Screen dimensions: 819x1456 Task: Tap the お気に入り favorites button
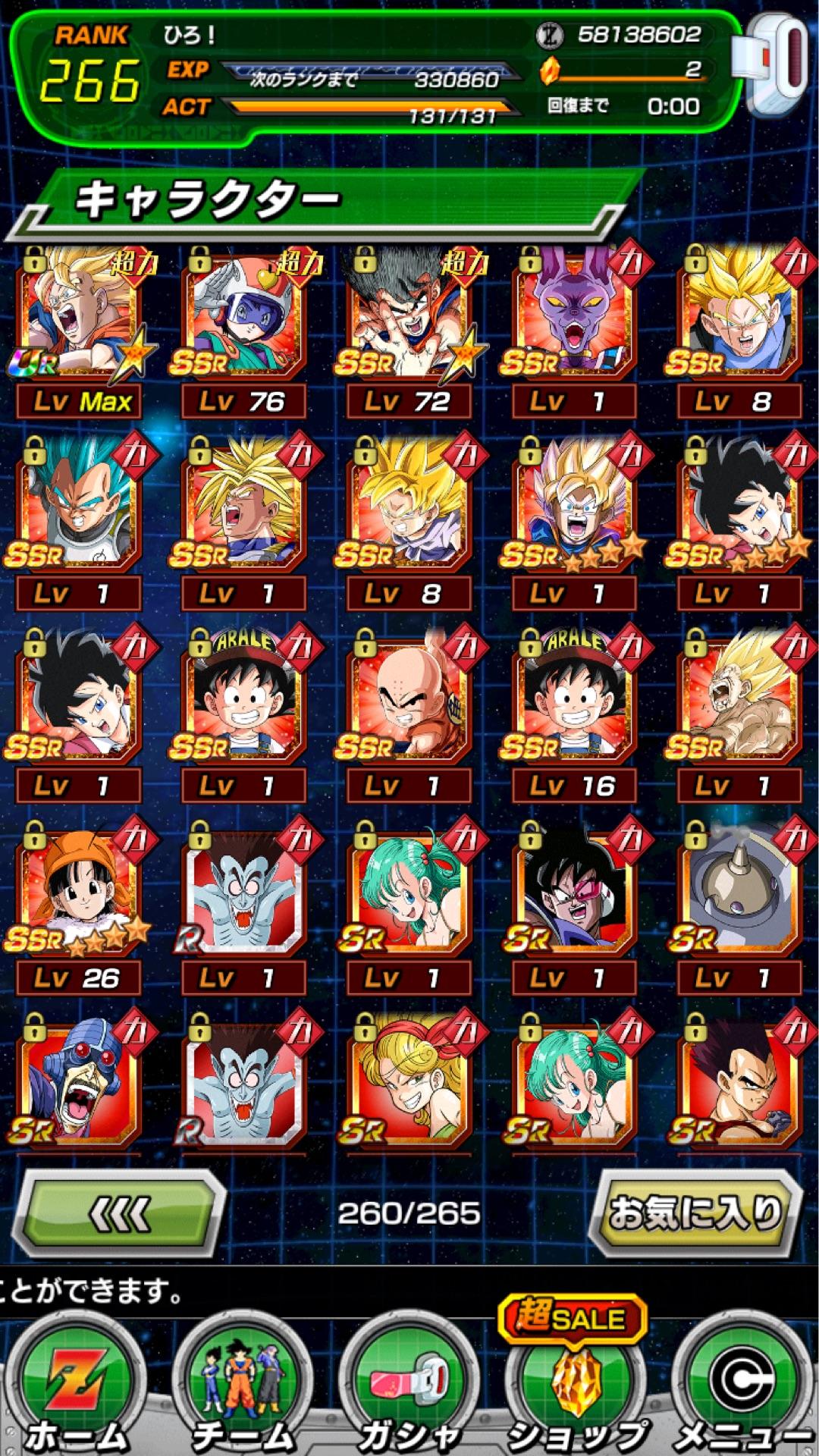tap(694, 1213)
